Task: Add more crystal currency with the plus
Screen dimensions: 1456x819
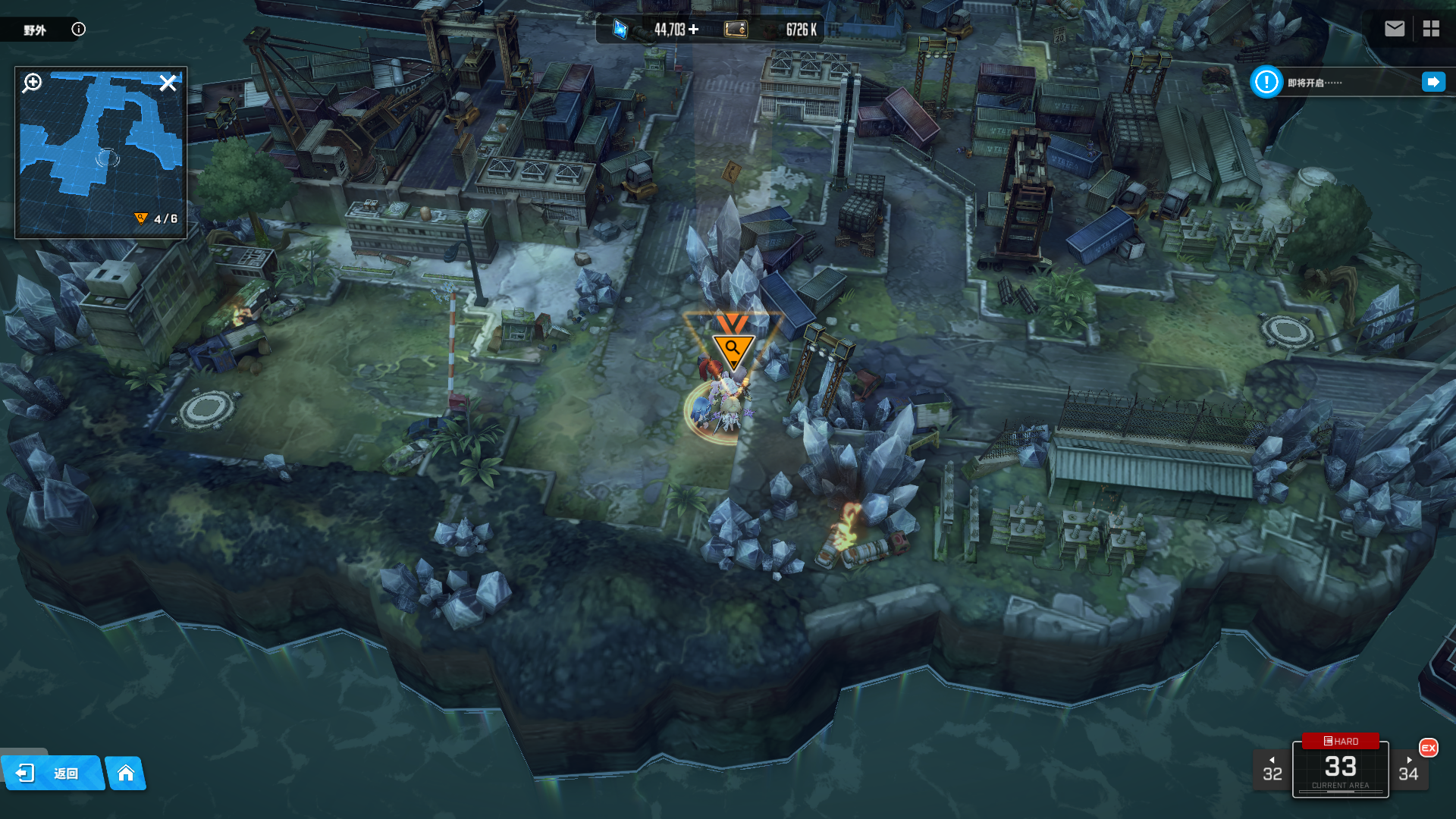Action: pos(694,30)
